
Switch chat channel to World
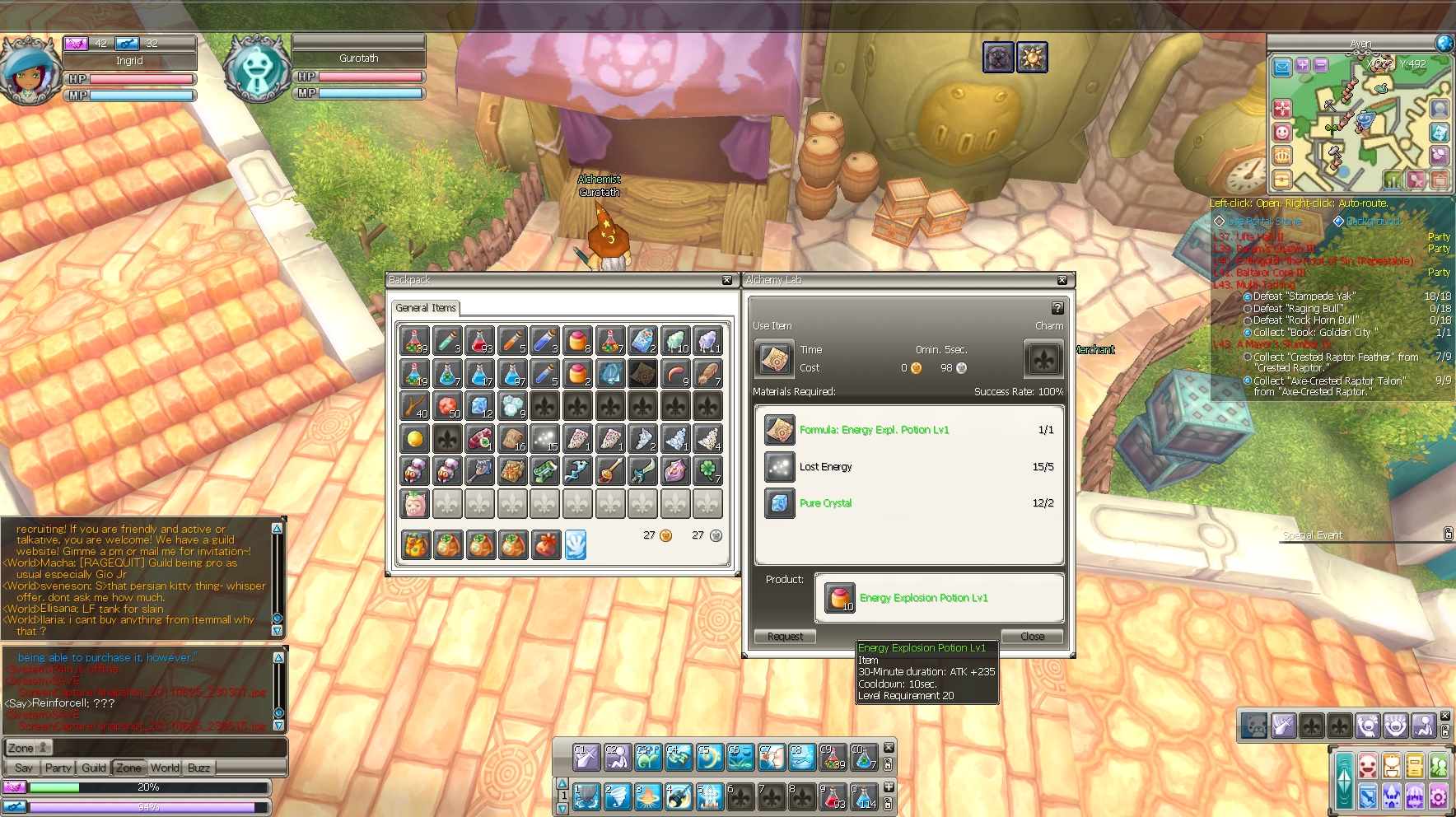tap(165, 768)
